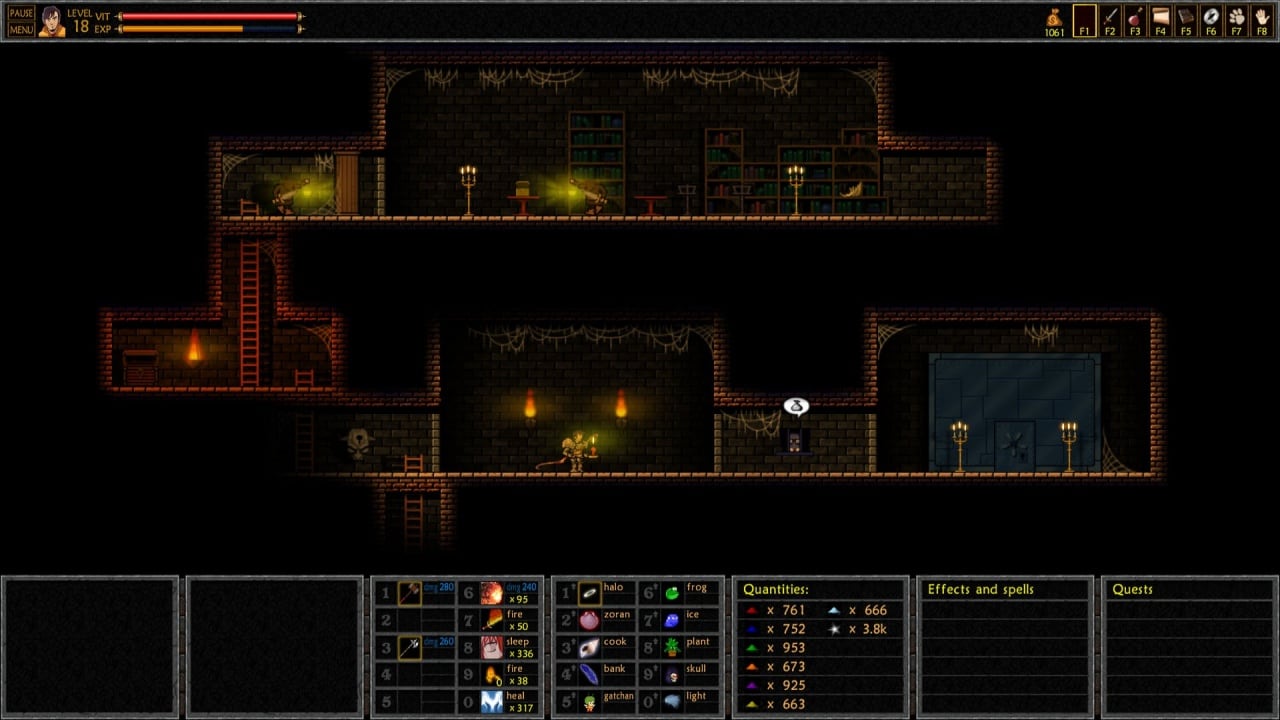Pick the gatchan companion slot
This screenshot has height=720, width=1280.
[x=590, y=702]
